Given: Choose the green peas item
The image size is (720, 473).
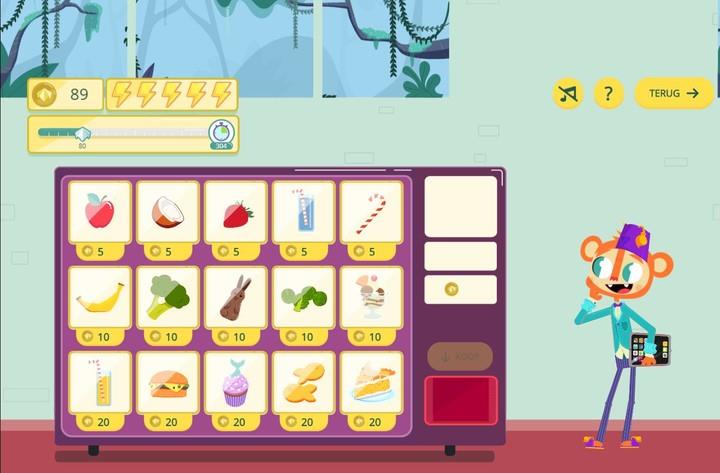Looking at the screenshot, I should pos(304,298).
